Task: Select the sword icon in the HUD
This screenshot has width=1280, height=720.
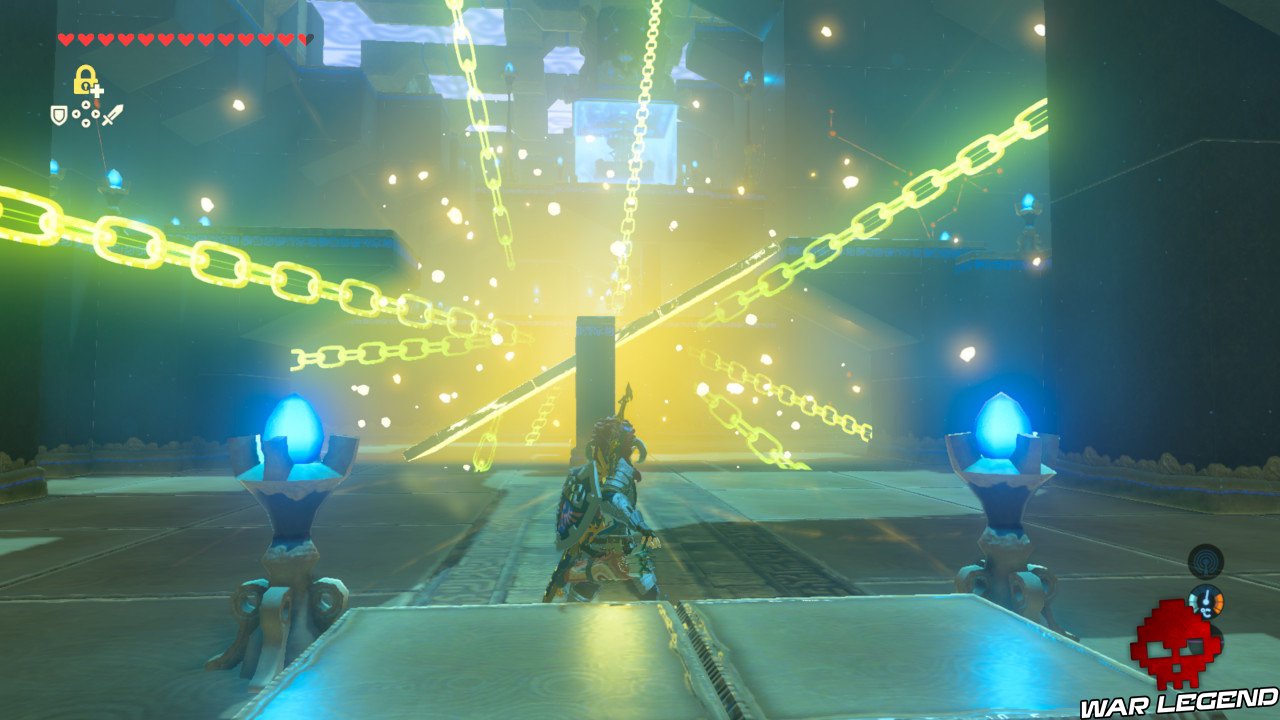Action: [112, 114]
